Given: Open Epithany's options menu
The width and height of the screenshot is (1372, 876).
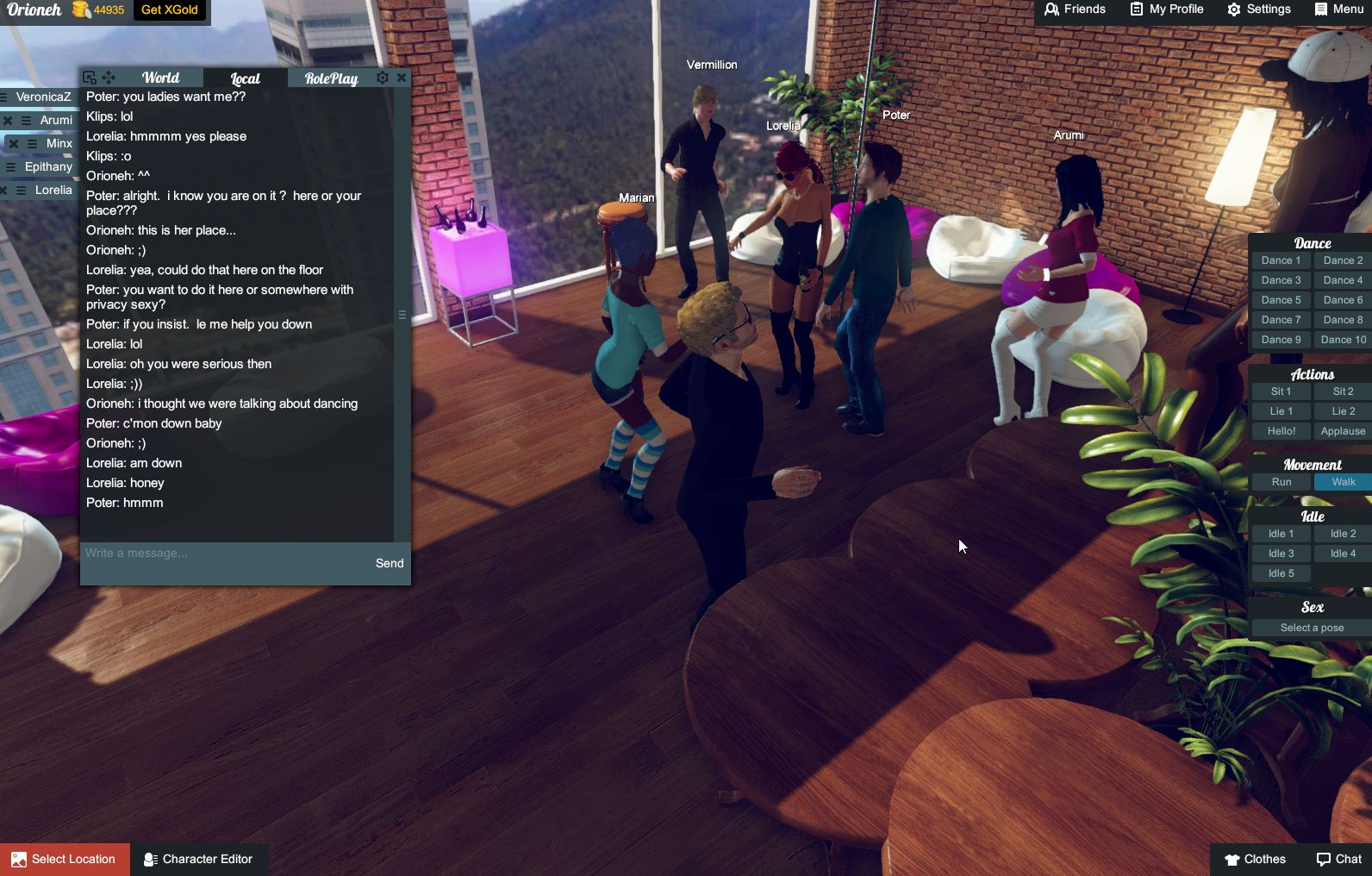Looking at the screenshot, I should pyautogui.click(x=11, y=166).
